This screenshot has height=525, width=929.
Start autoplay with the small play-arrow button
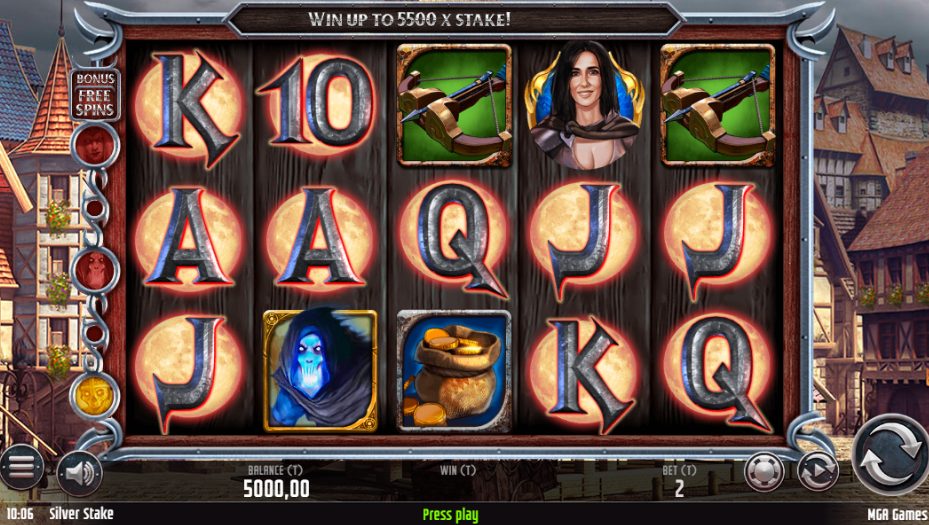(816, 471)
